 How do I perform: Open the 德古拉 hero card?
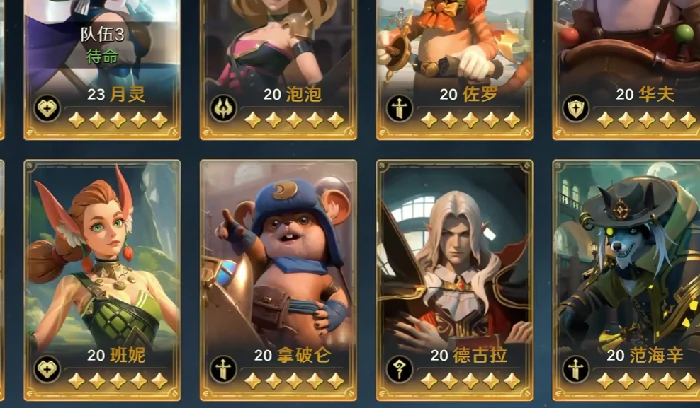tap(454, 270)
